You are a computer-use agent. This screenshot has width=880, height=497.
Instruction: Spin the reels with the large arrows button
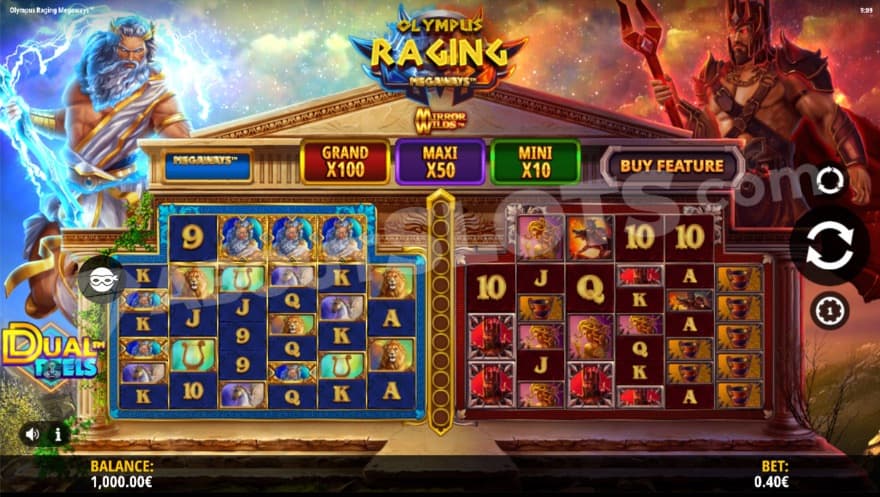829,246
